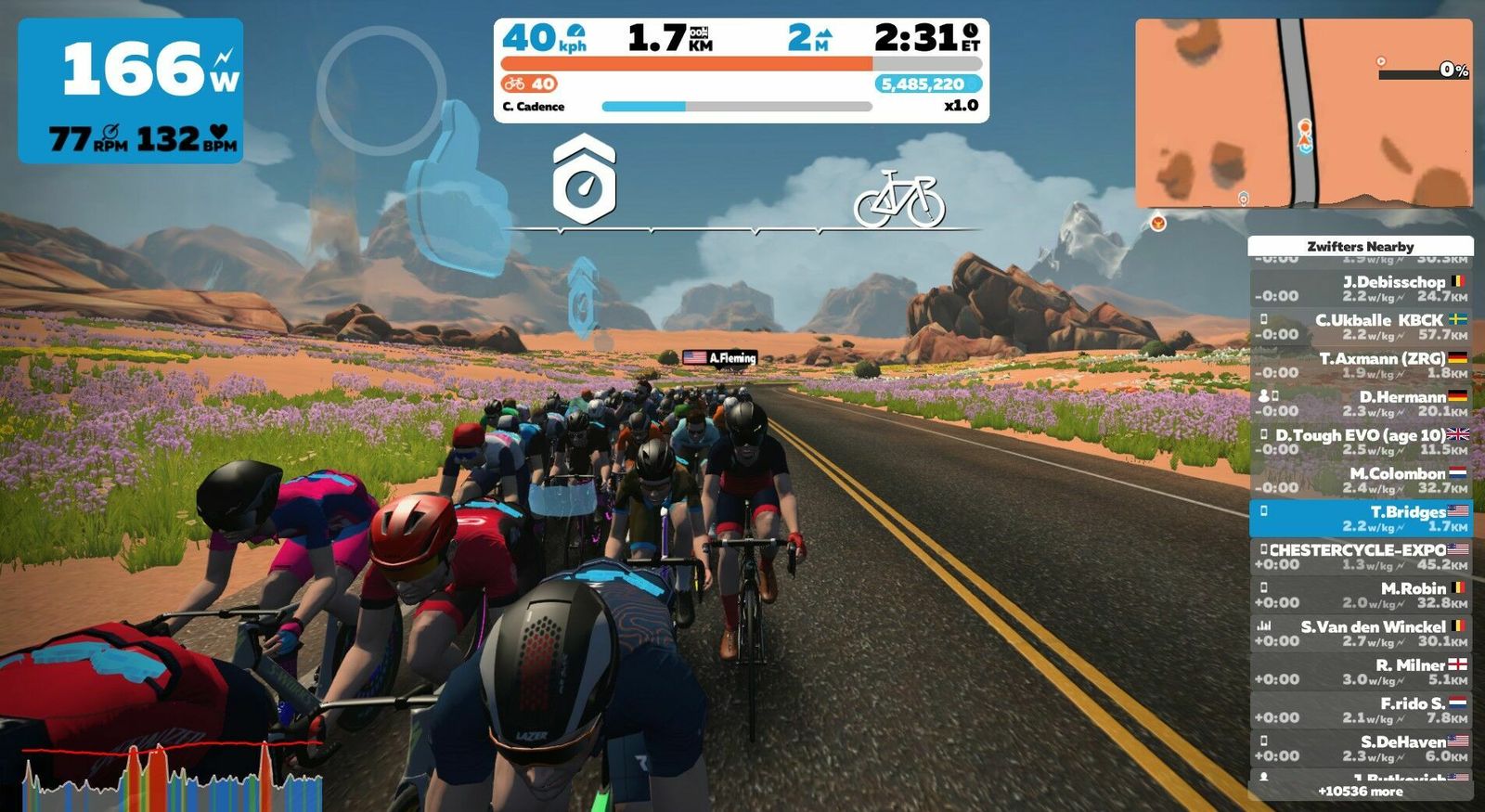This screenshot has height=812, width=1485.
Task: Click the highlighted T.Bridges row
Action: 1361,518
